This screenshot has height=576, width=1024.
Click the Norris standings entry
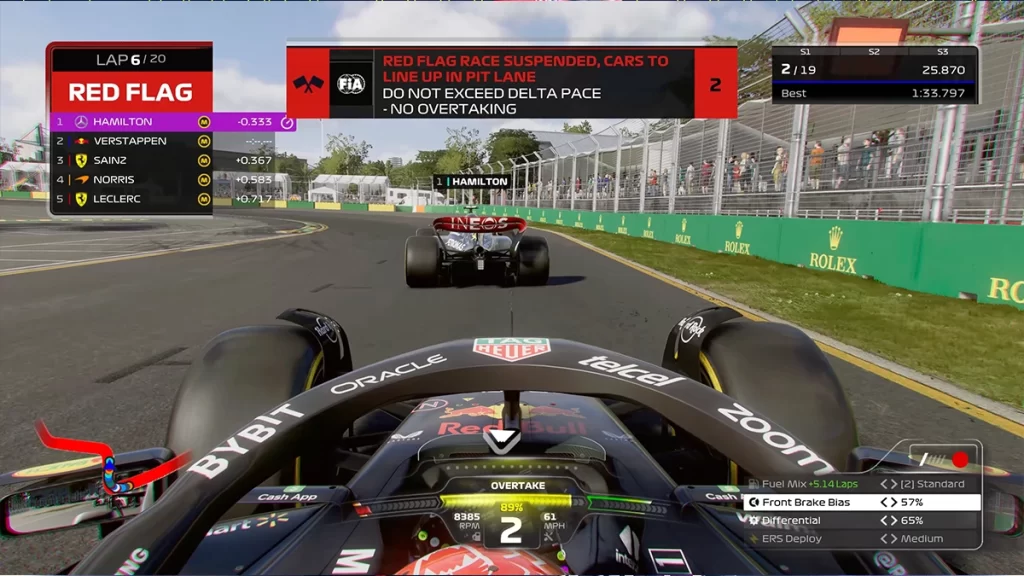tap(130, 180)
